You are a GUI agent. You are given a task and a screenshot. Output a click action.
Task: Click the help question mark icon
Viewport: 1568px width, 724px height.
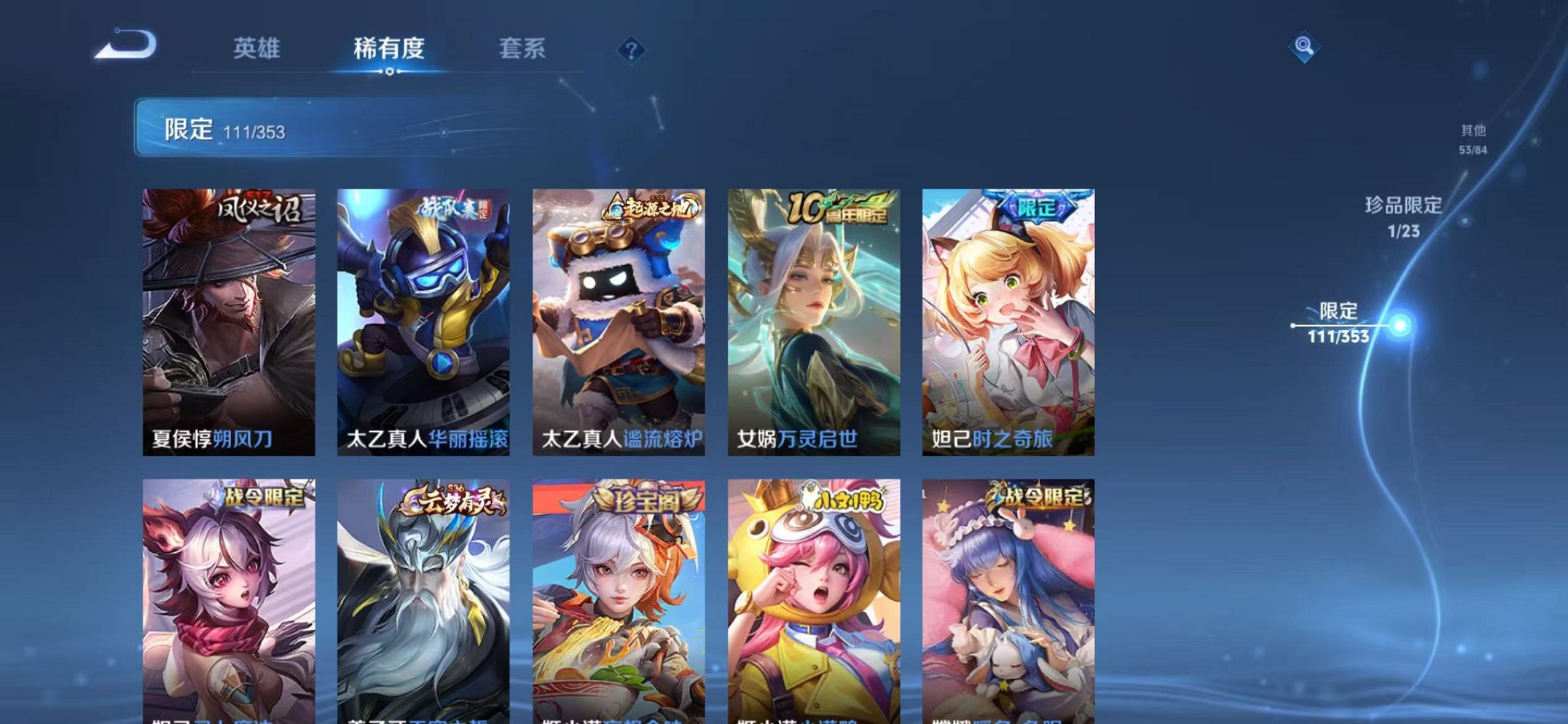click(x=632, y=50)
